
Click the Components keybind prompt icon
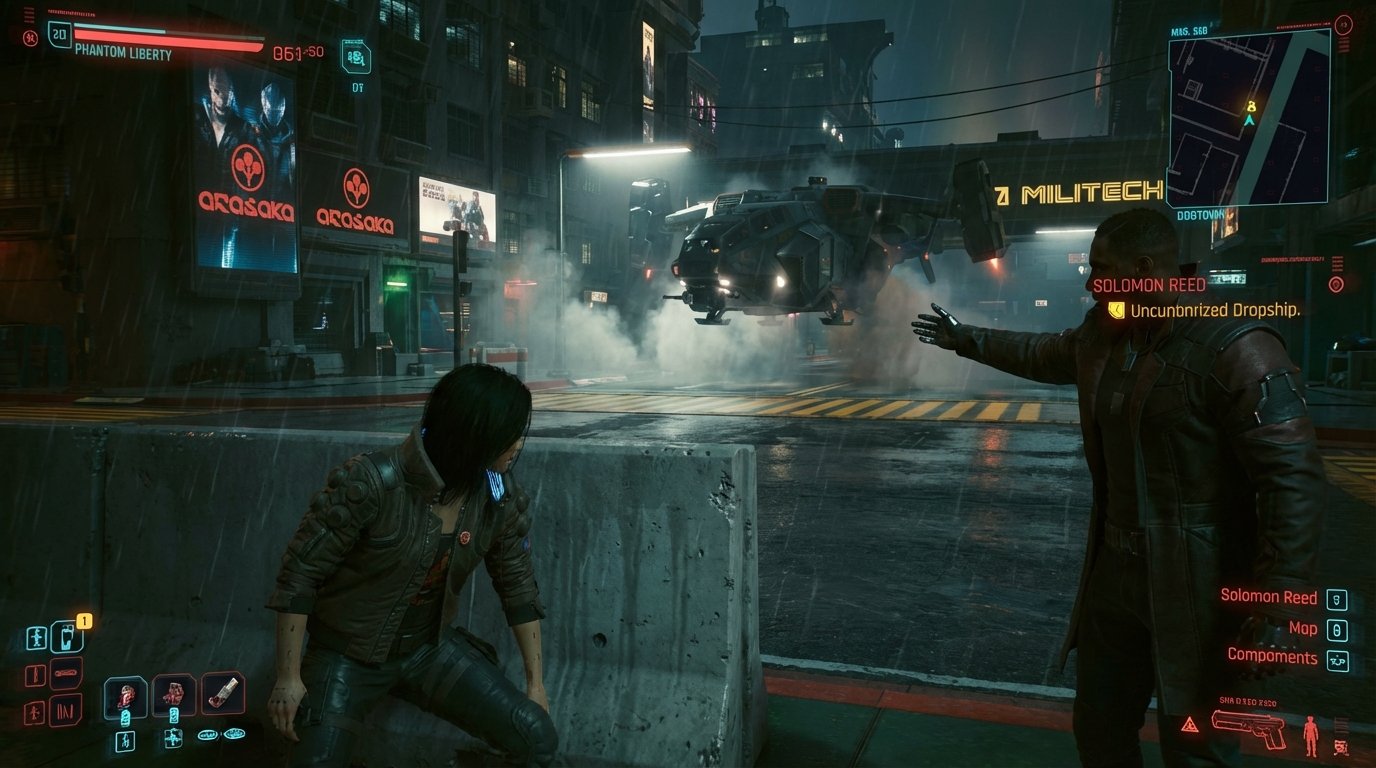pos(1337,660)
